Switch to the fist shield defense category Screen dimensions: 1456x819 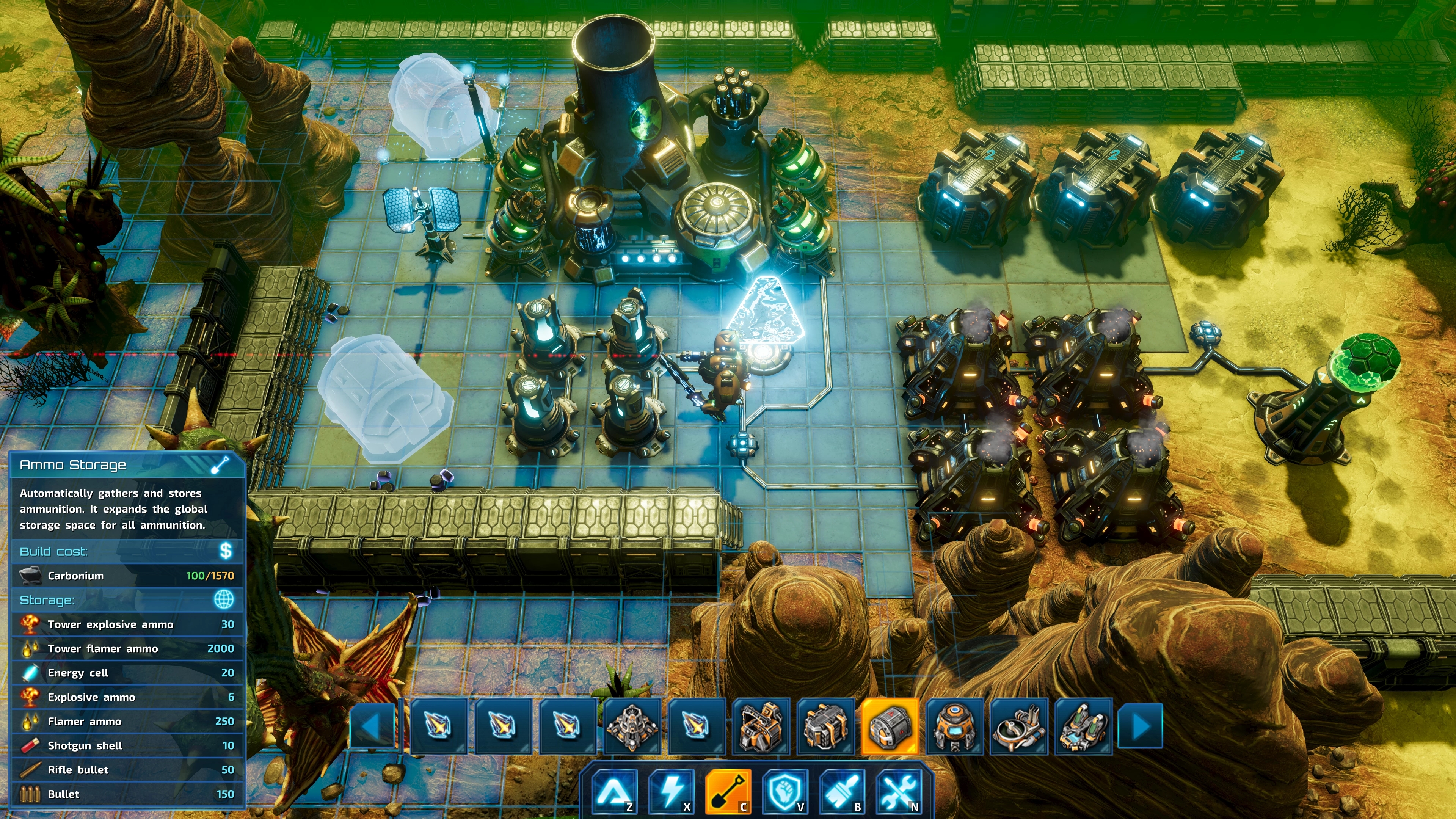point(785,790)
